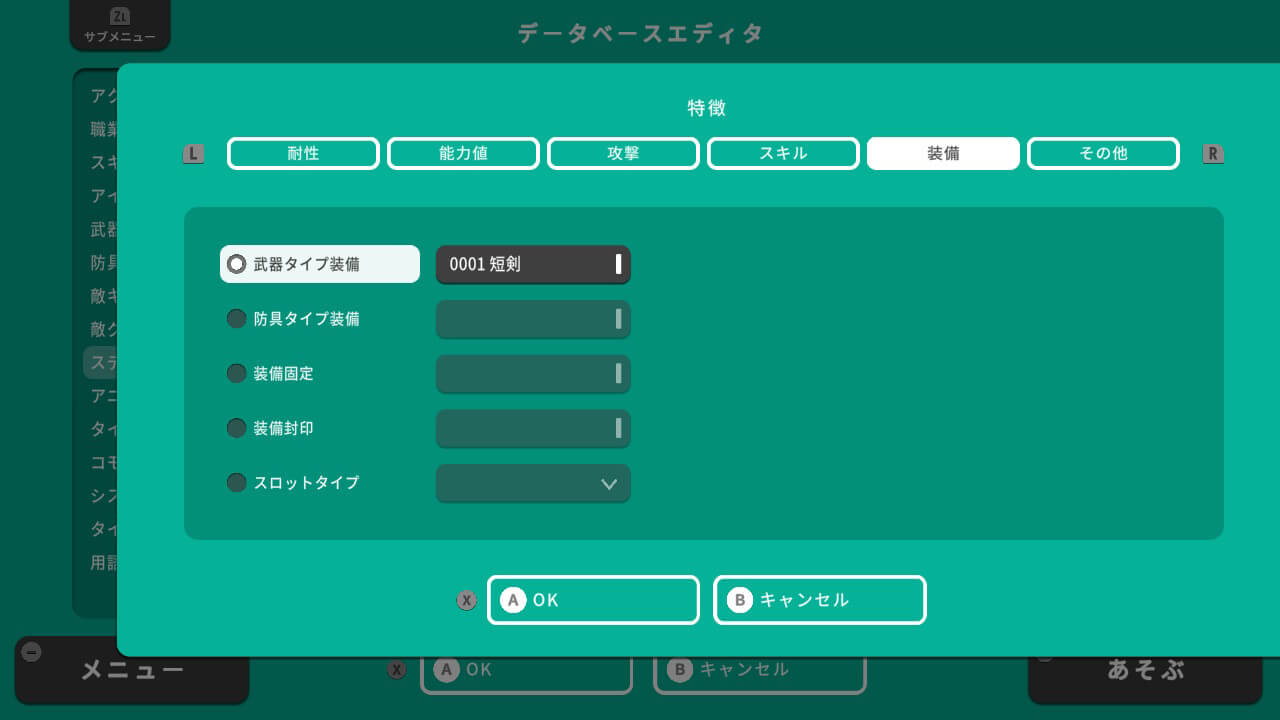
Task: Click the empty field beside 装備封印
Action: tap(533, 428)
